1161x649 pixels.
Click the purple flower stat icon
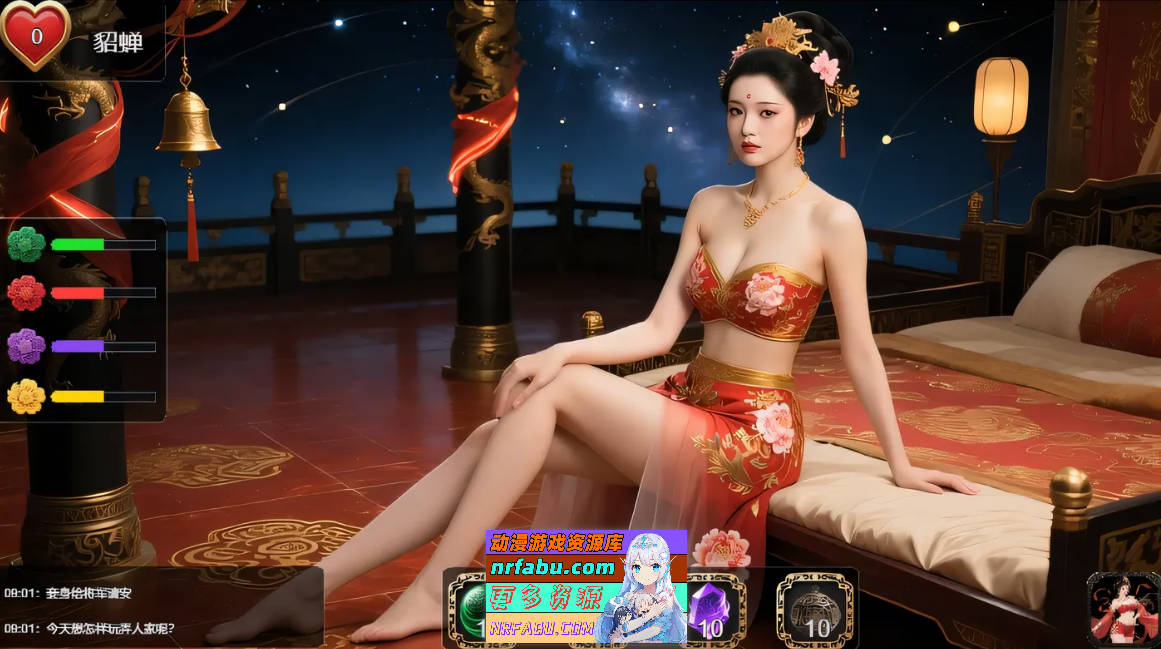pos(26,346)
